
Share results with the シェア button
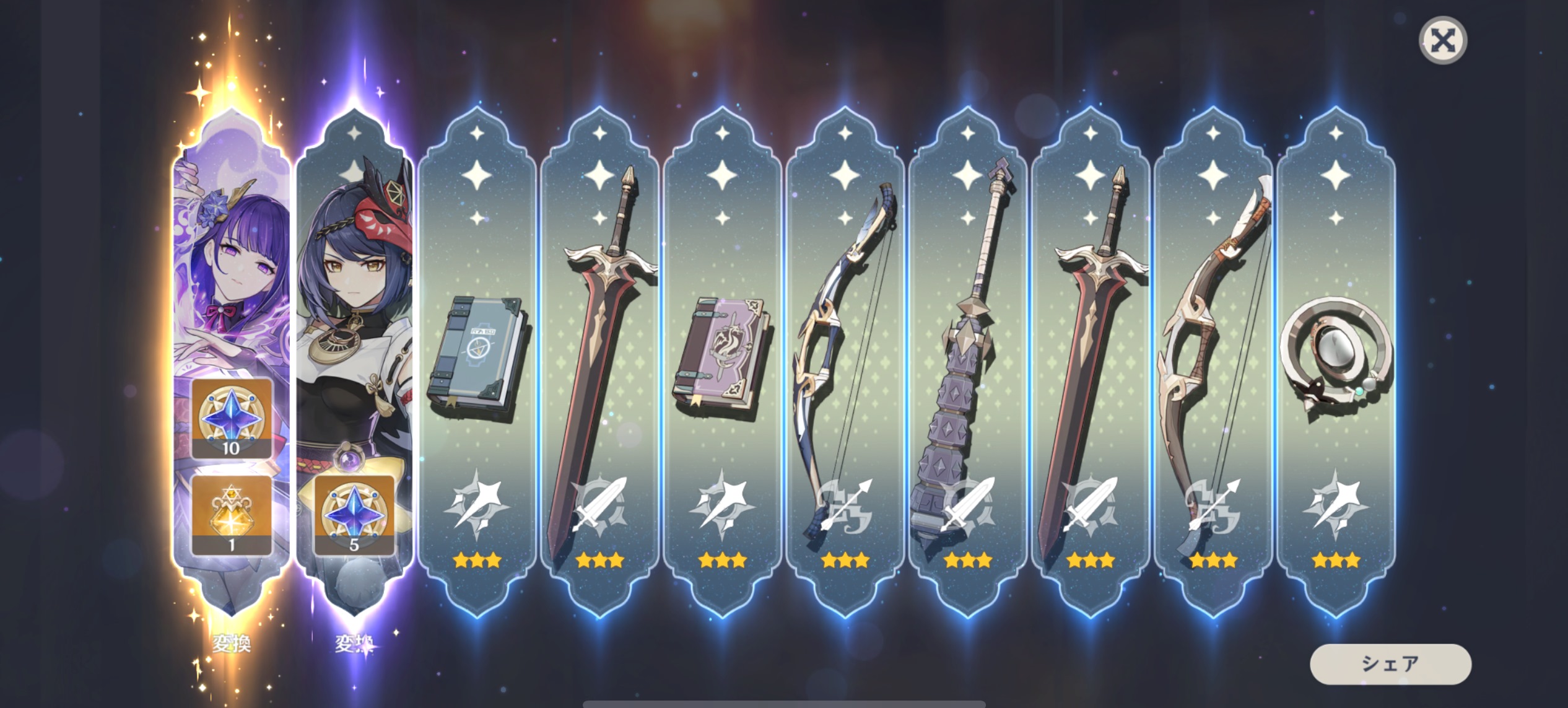click(x=1390, y=664)
